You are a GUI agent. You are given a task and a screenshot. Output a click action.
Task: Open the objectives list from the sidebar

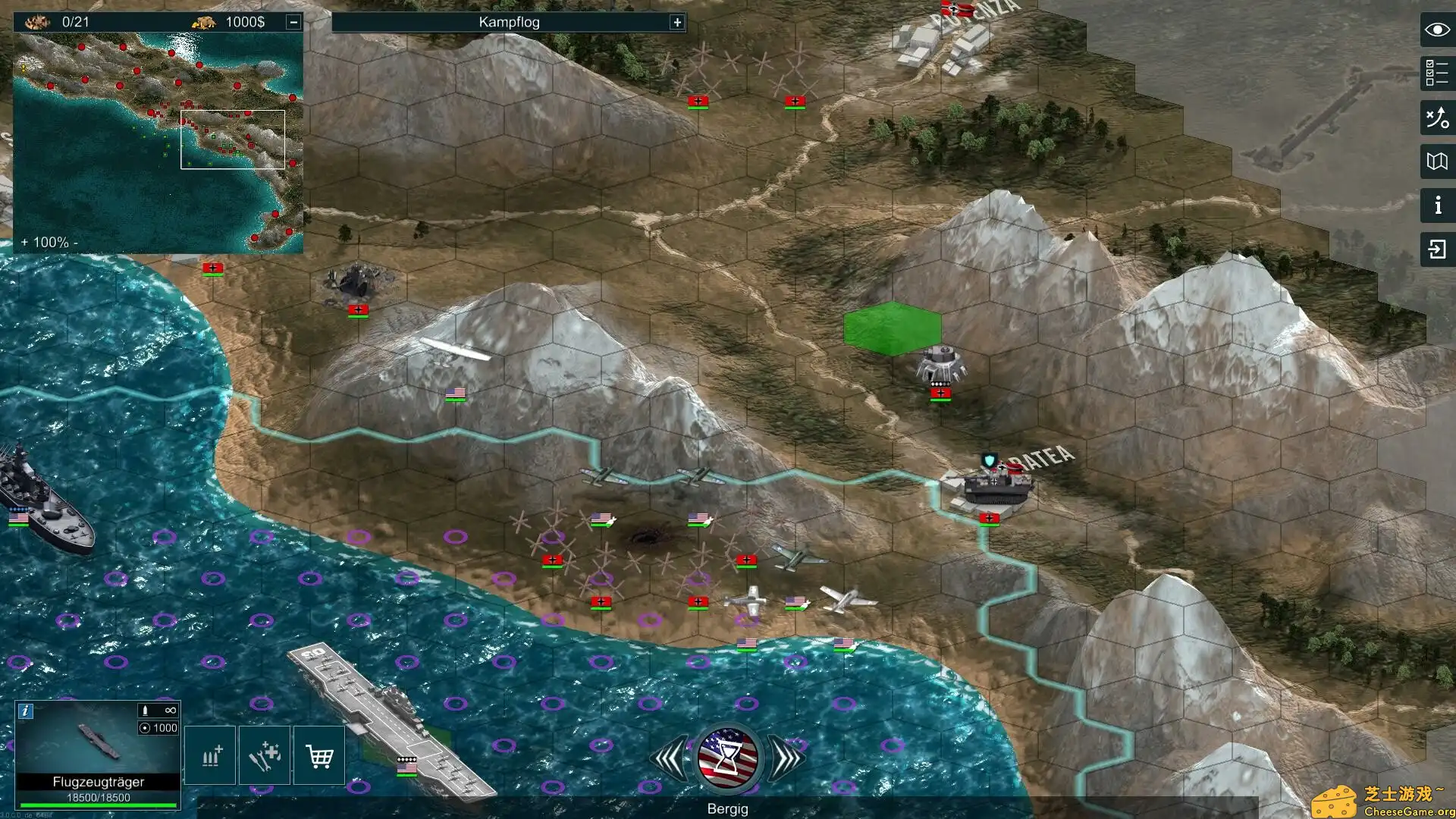click(1436, 74)
